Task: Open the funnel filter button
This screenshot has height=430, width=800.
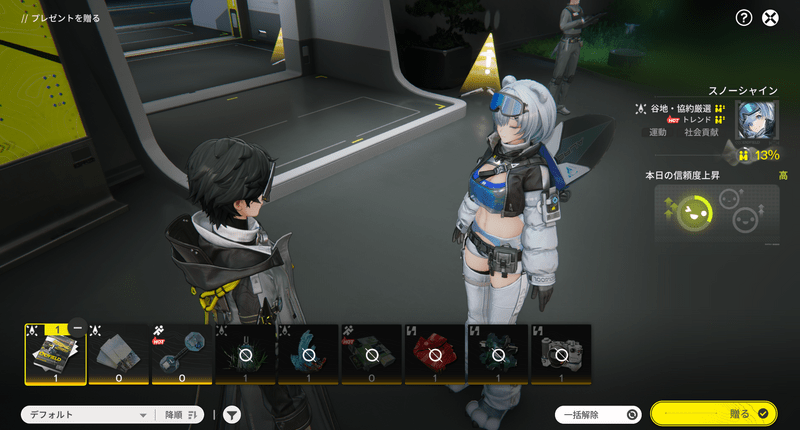Action: (231, 414)
